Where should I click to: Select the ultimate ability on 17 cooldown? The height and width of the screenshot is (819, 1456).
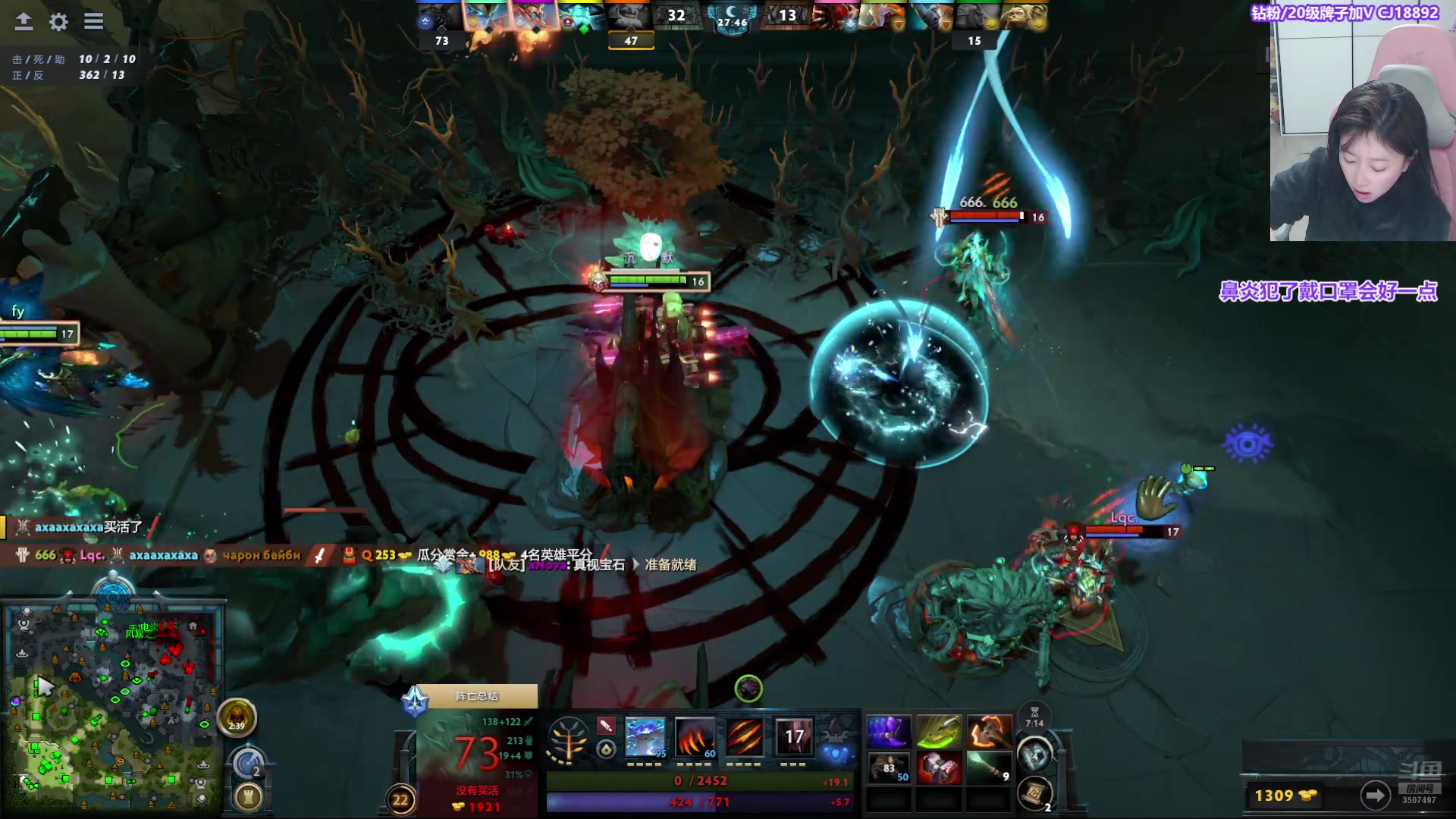[x=794, y=737]
